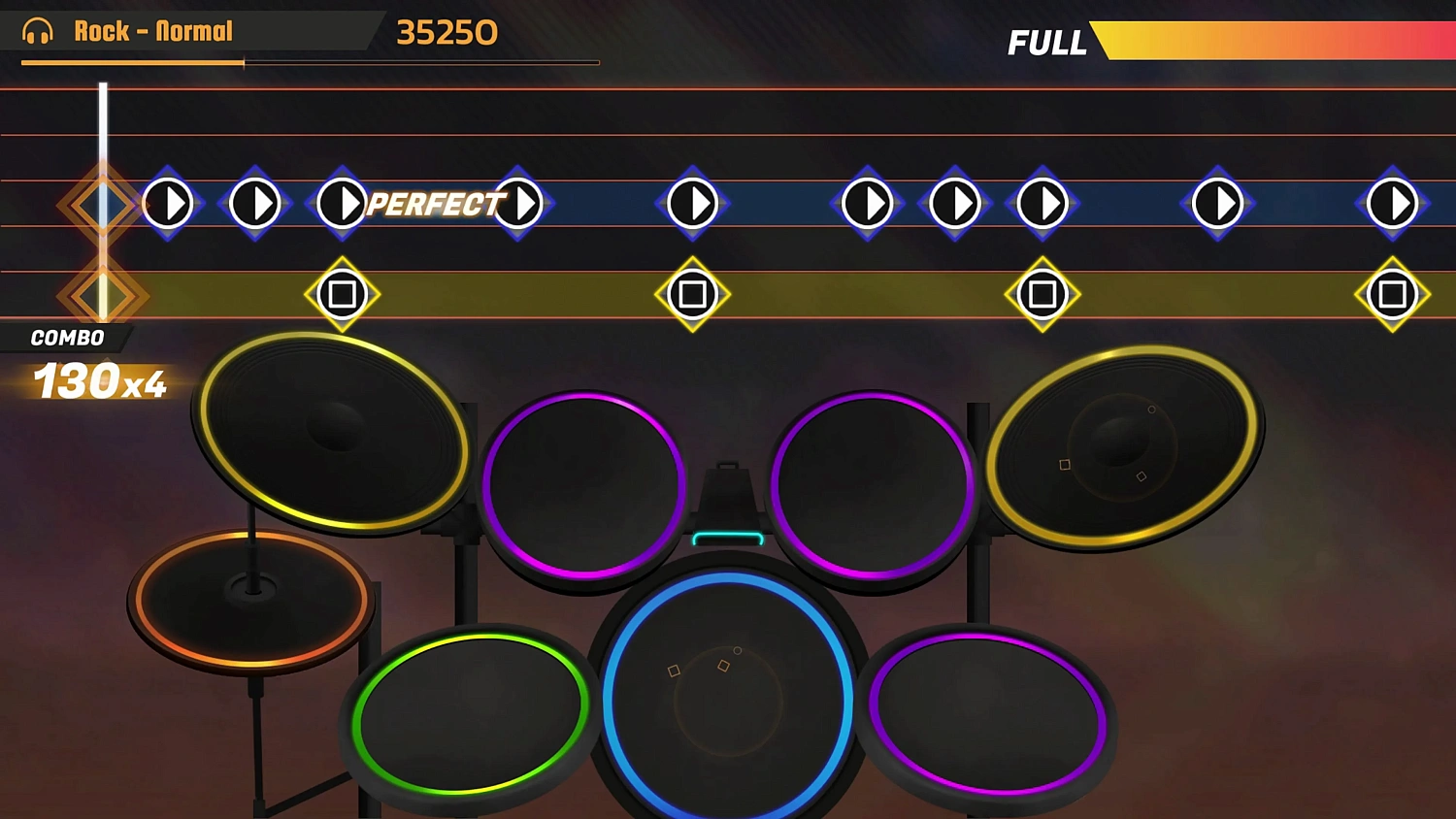Click the diamond hit marker on the blue lane

point(102,204)
